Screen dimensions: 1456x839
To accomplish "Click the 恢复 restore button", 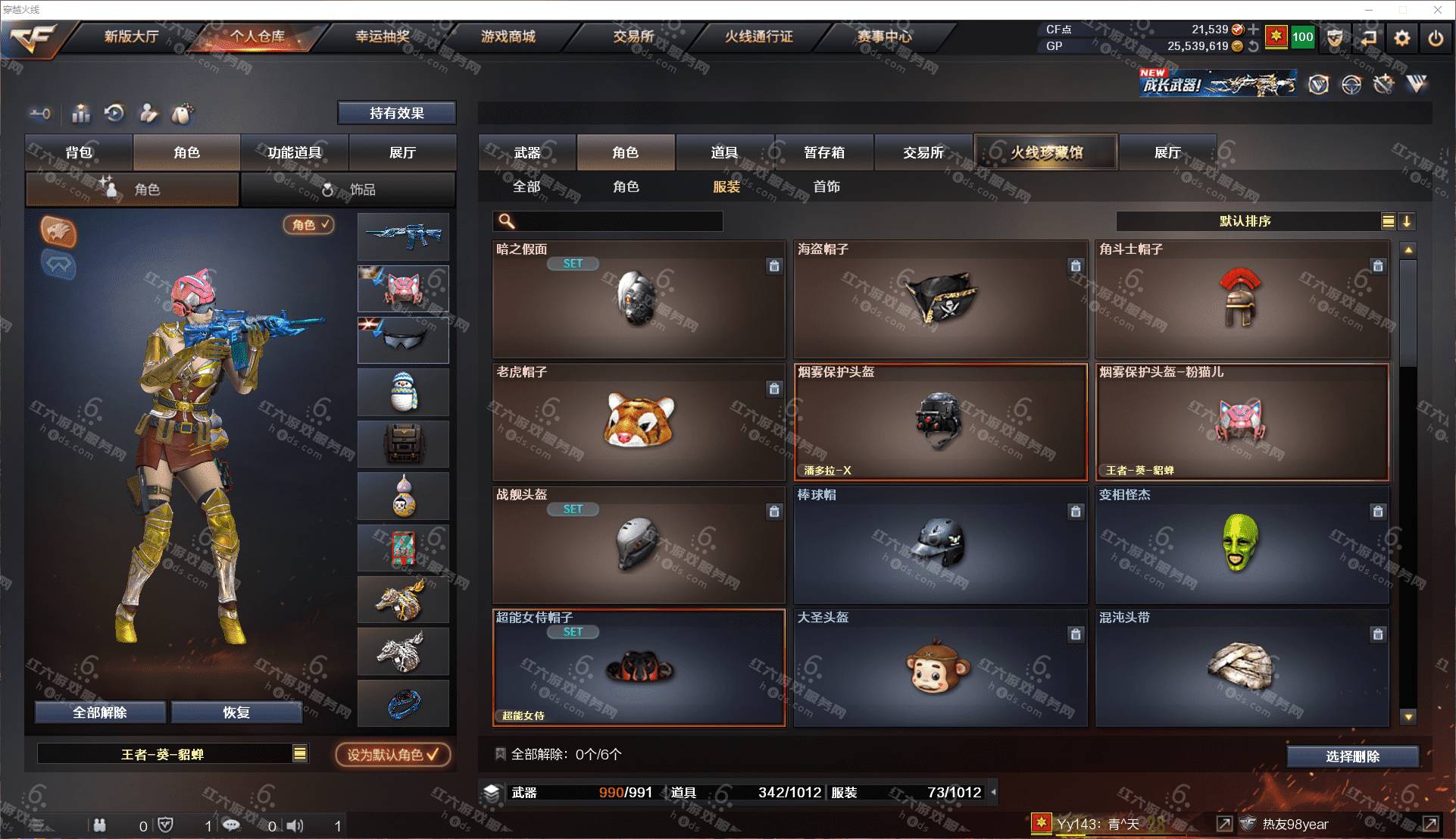I will (236, 712).
